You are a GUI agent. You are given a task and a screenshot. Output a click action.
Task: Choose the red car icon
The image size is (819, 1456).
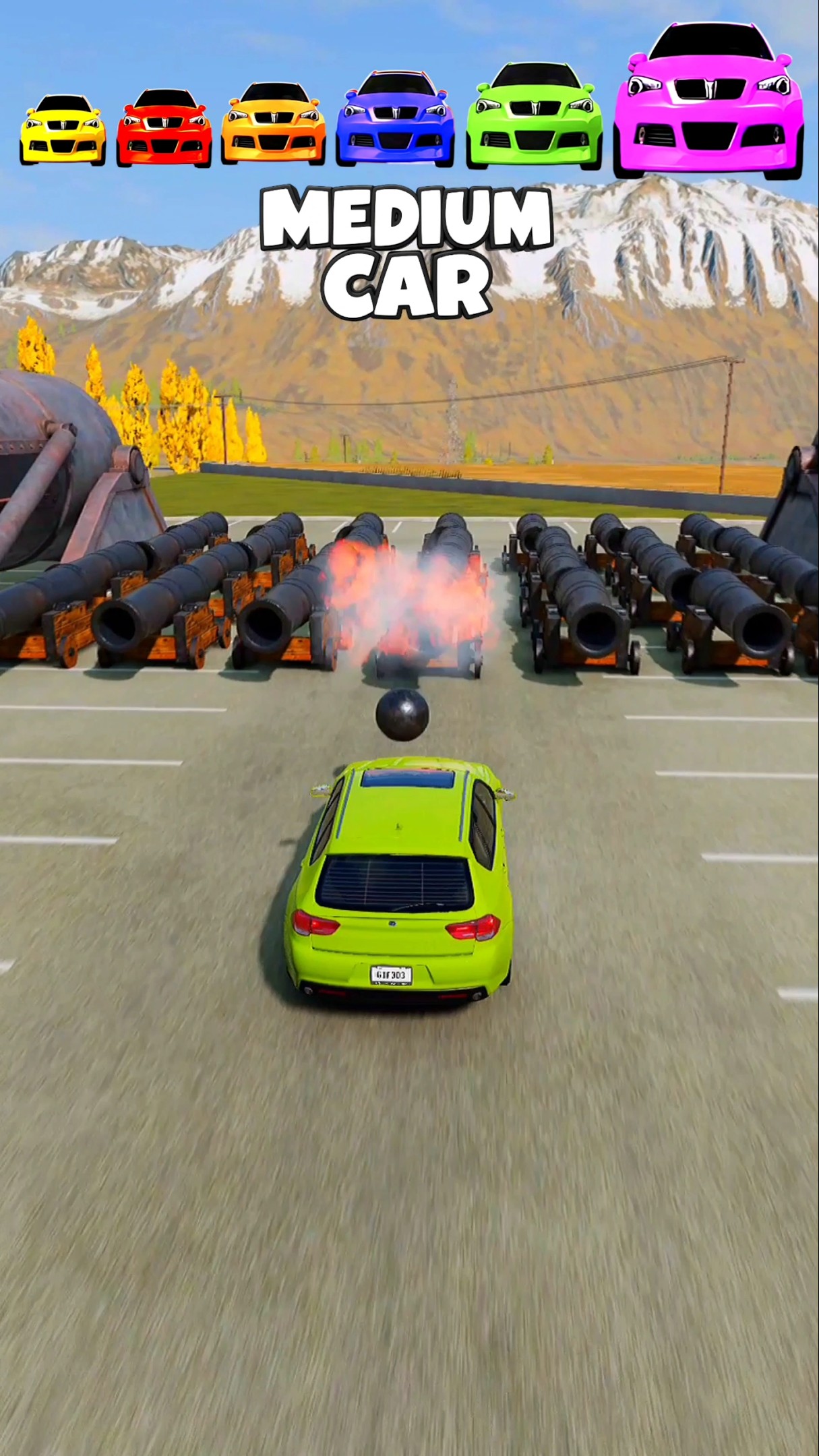[x=164, y=128]
